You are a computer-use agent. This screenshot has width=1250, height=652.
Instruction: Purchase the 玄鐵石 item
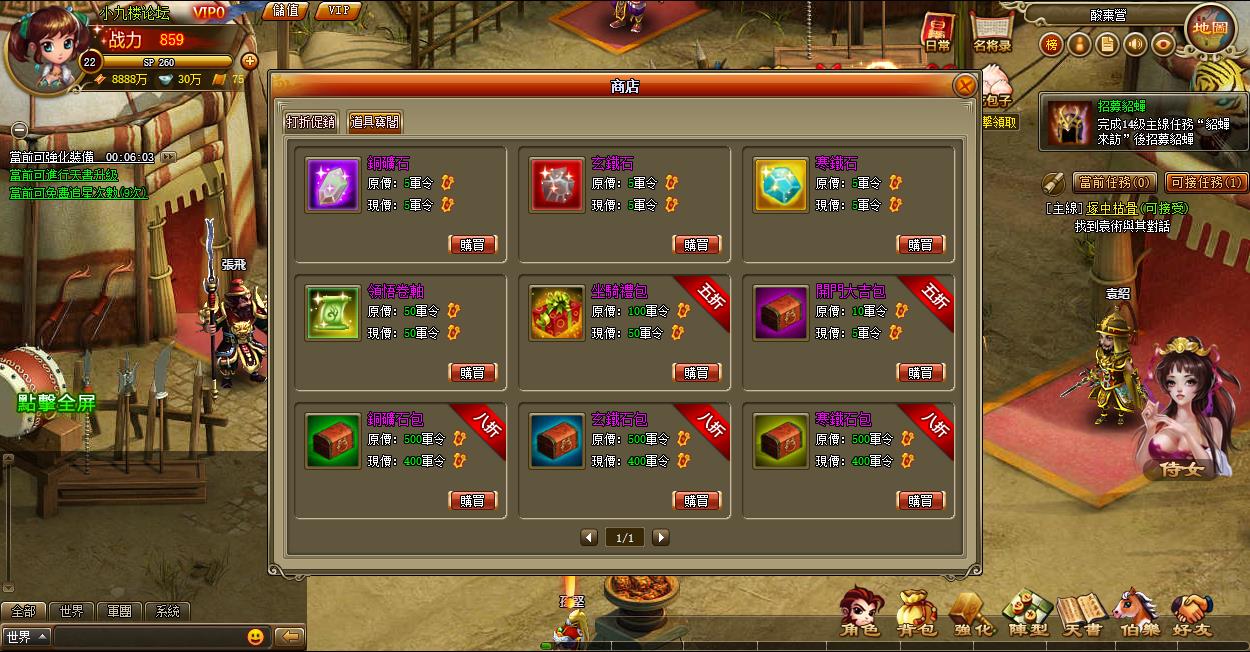pos(696,245)
